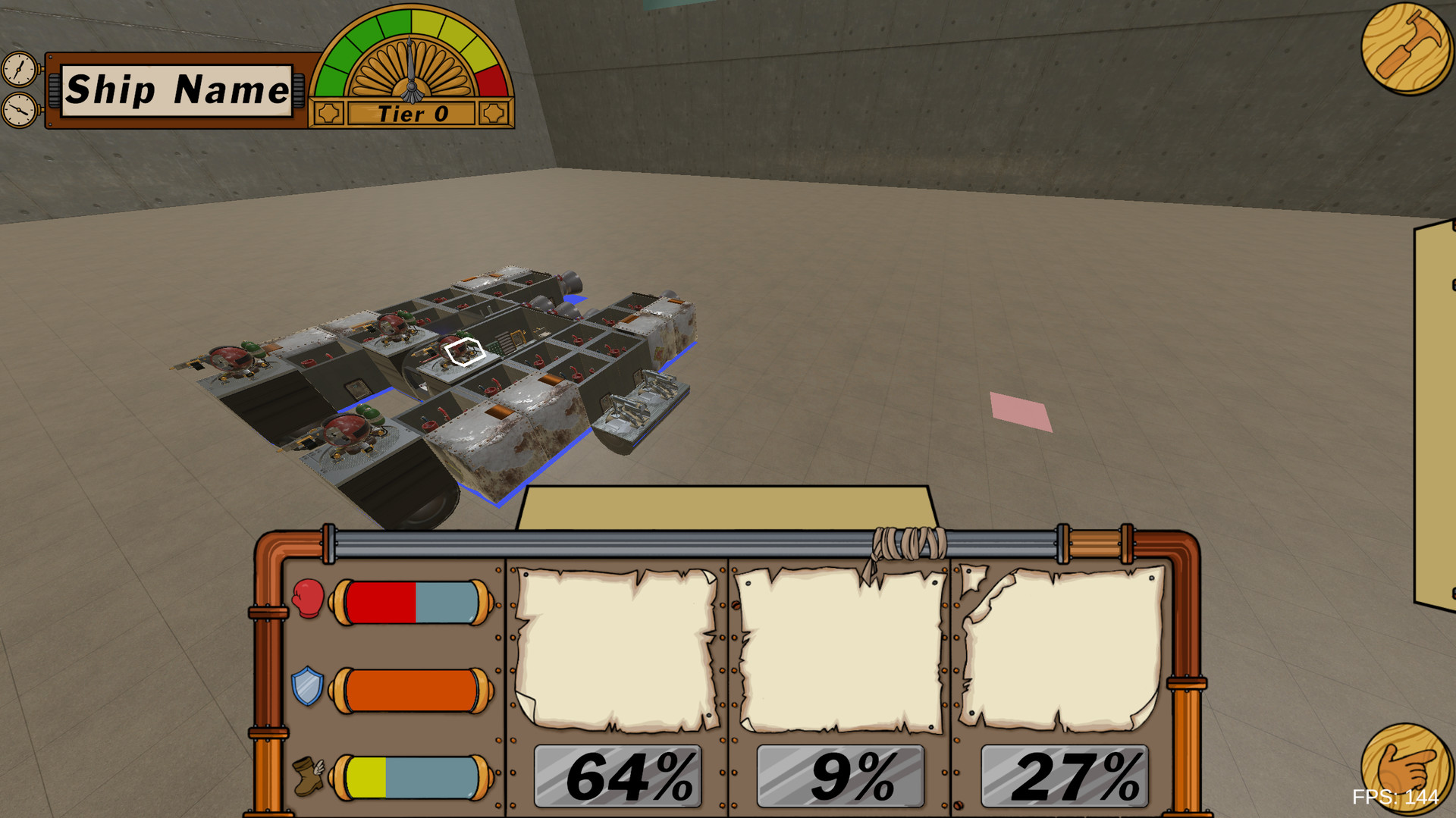This screenshot has width=1456, height=818.
Task: Click the leftmost parchment panel
Action: (616, 648)
